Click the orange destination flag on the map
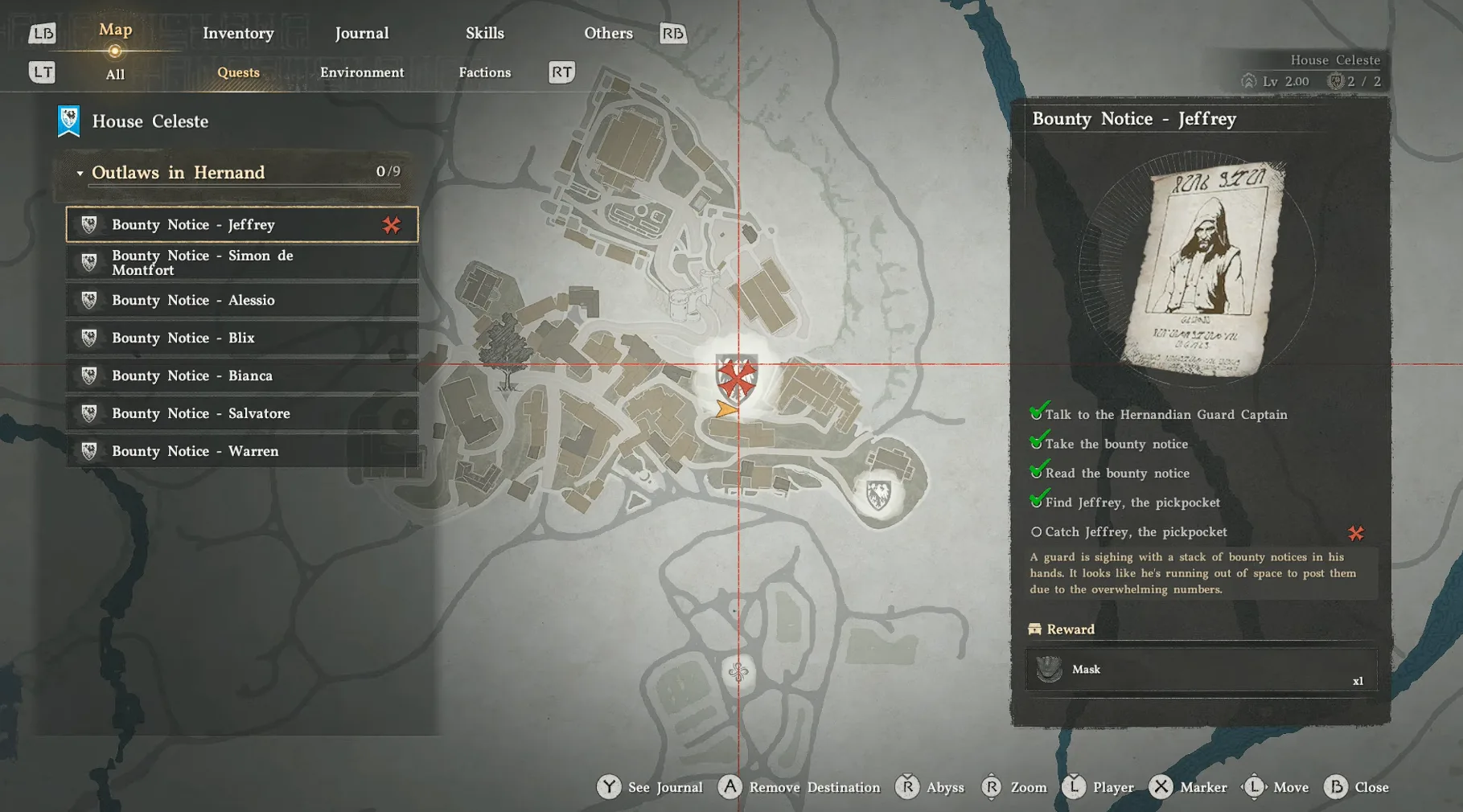This screenshot has width=1463, height=812. [726, 409]
